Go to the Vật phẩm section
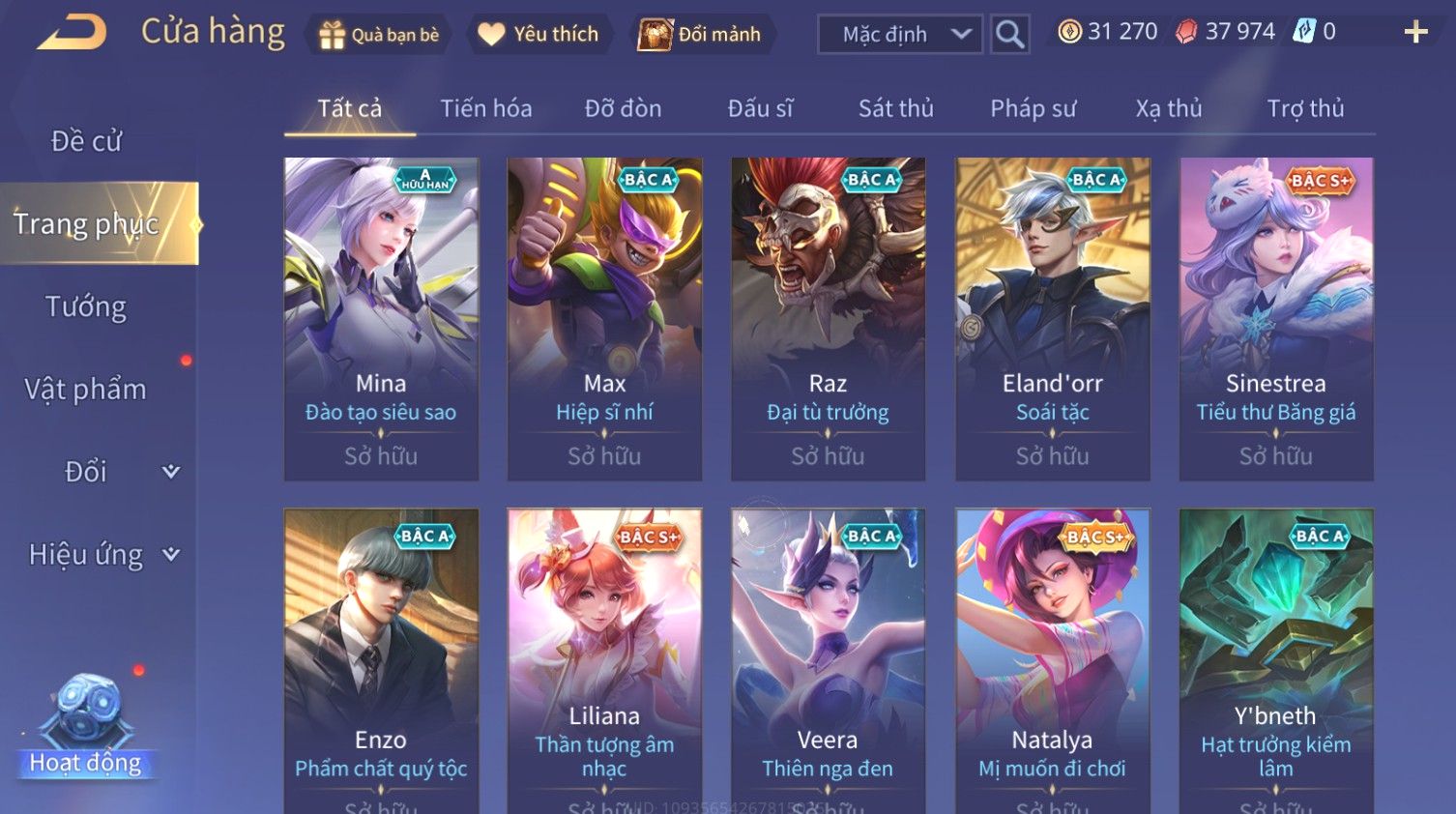The width and height of the screenshot is (1456, 814). [86, 389]
